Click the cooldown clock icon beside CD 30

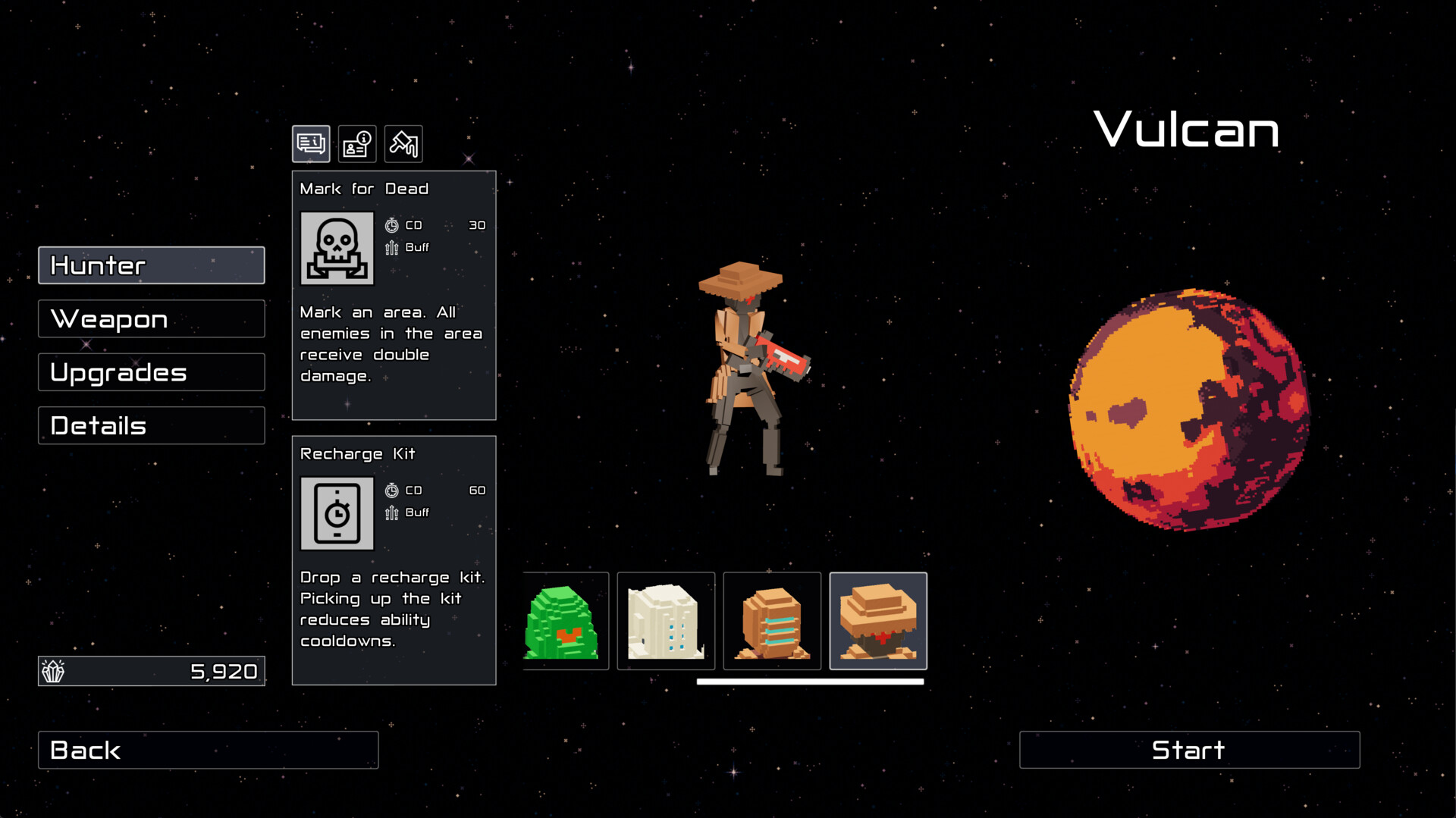(x=391, y=224)
